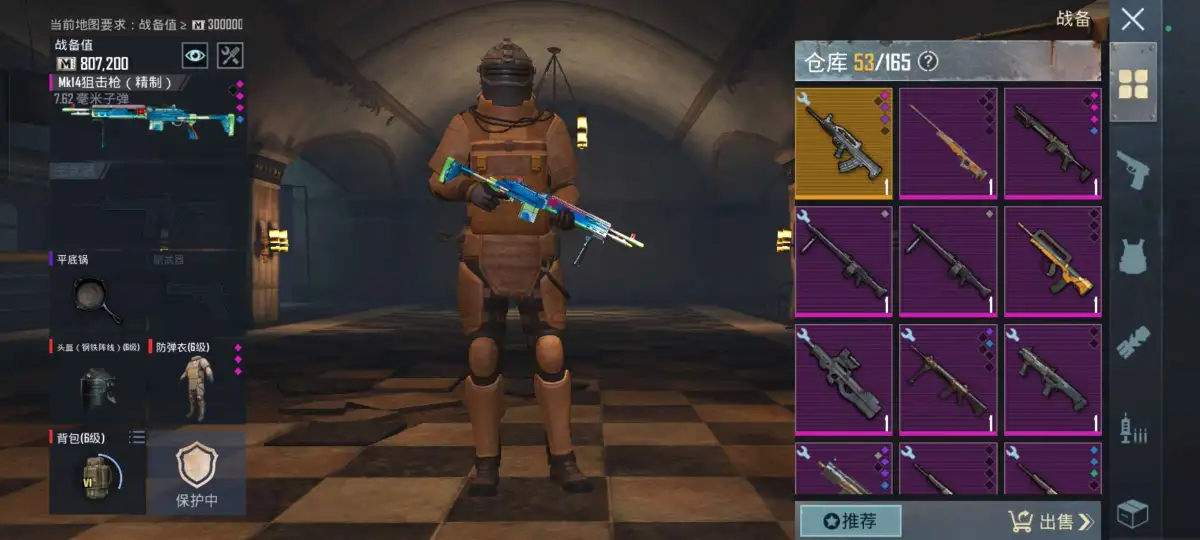This screenshot has height=540, width=1200.
Task: Show the weapon attachments category tab
Action: [1133, 341]
